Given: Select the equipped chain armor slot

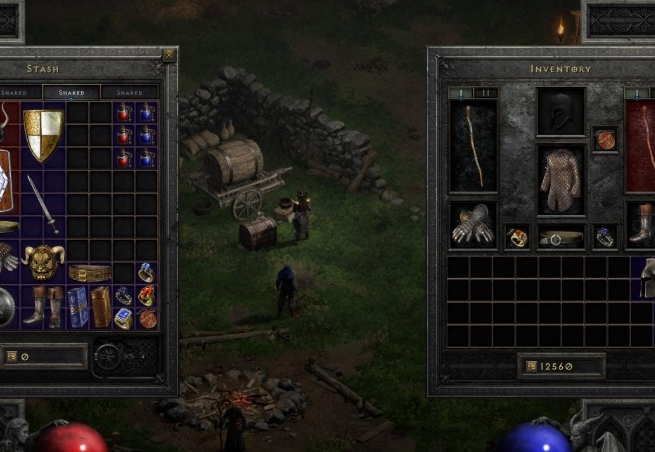Looking at the screenshot, I should (x=561, y=180).
